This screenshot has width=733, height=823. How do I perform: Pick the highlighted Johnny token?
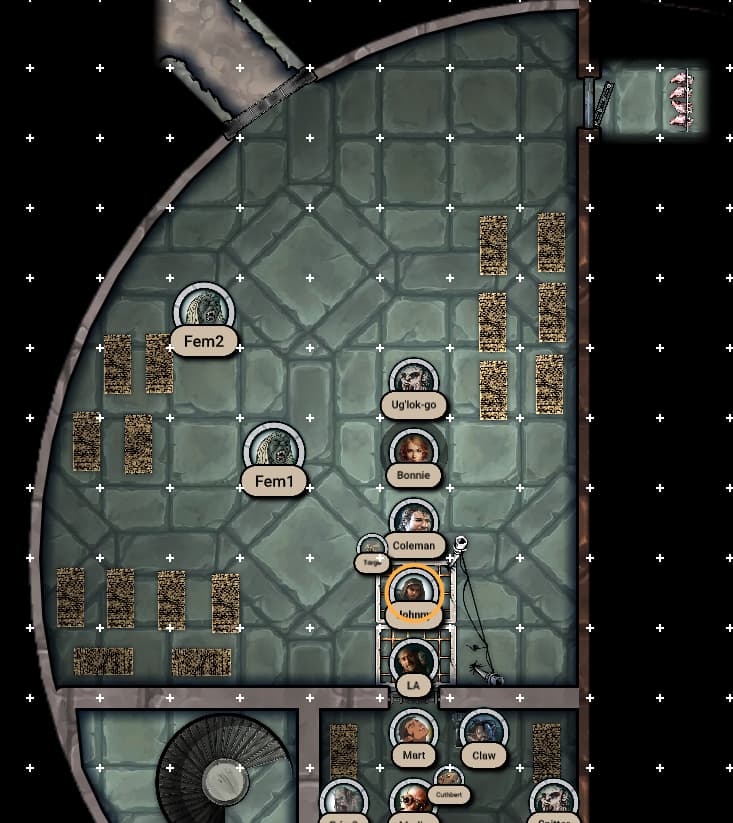click(413, 592)
